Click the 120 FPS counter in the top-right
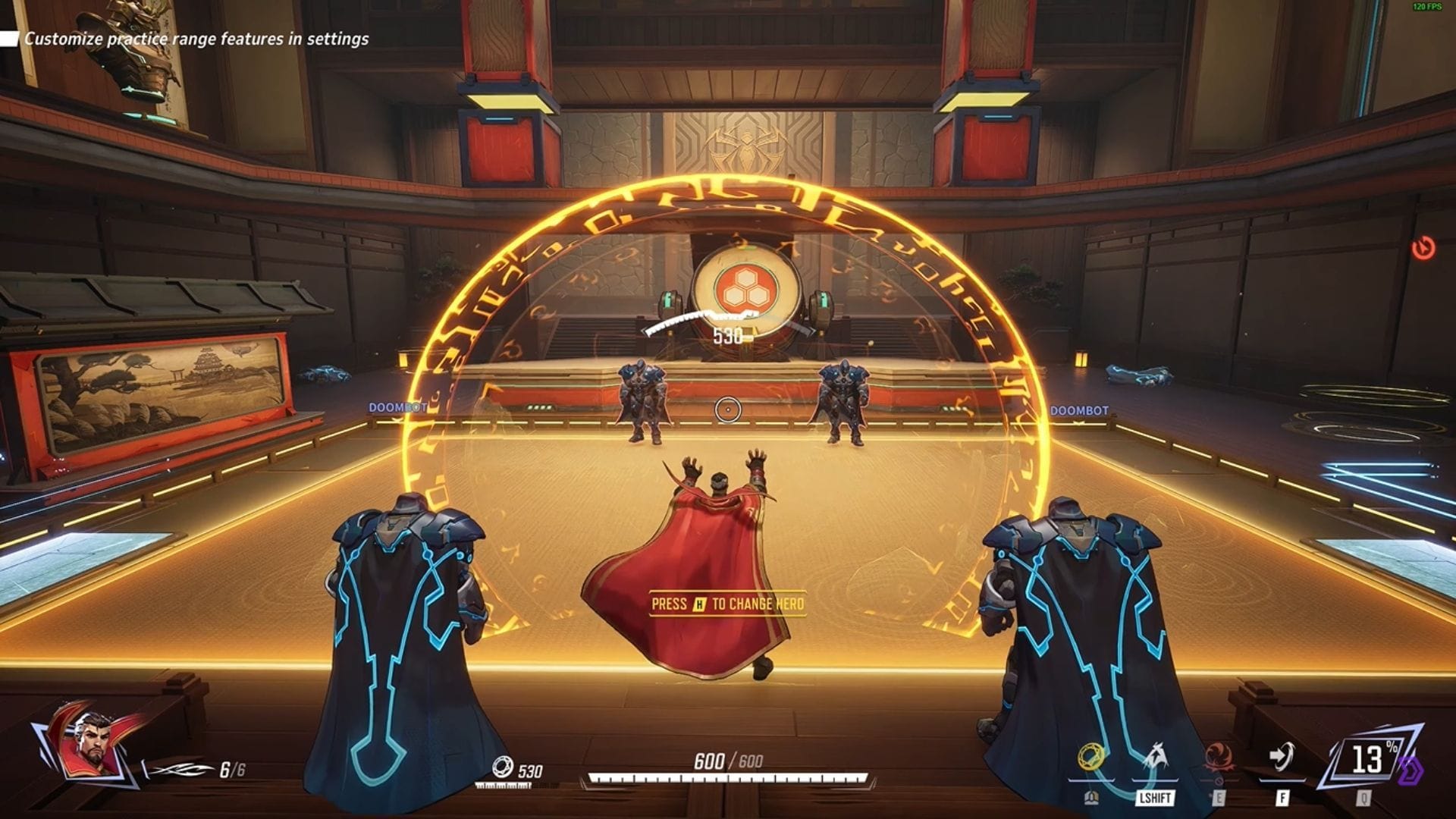 (x=1428, y=6)
